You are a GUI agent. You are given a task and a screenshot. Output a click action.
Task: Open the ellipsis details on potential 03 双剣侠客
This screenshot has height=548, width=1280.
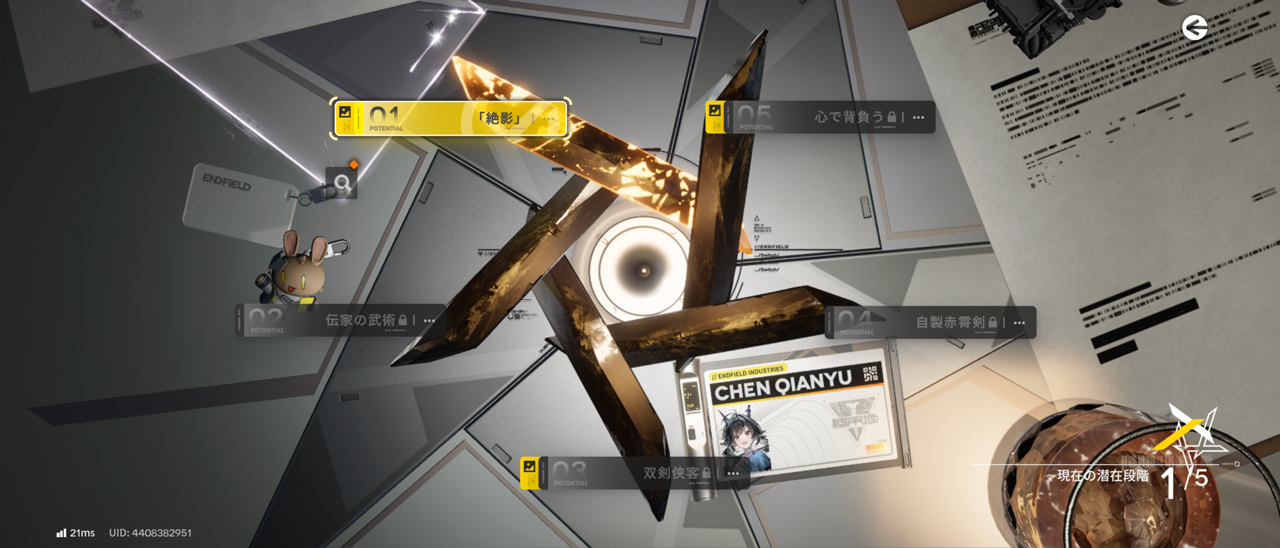(733, 473)
